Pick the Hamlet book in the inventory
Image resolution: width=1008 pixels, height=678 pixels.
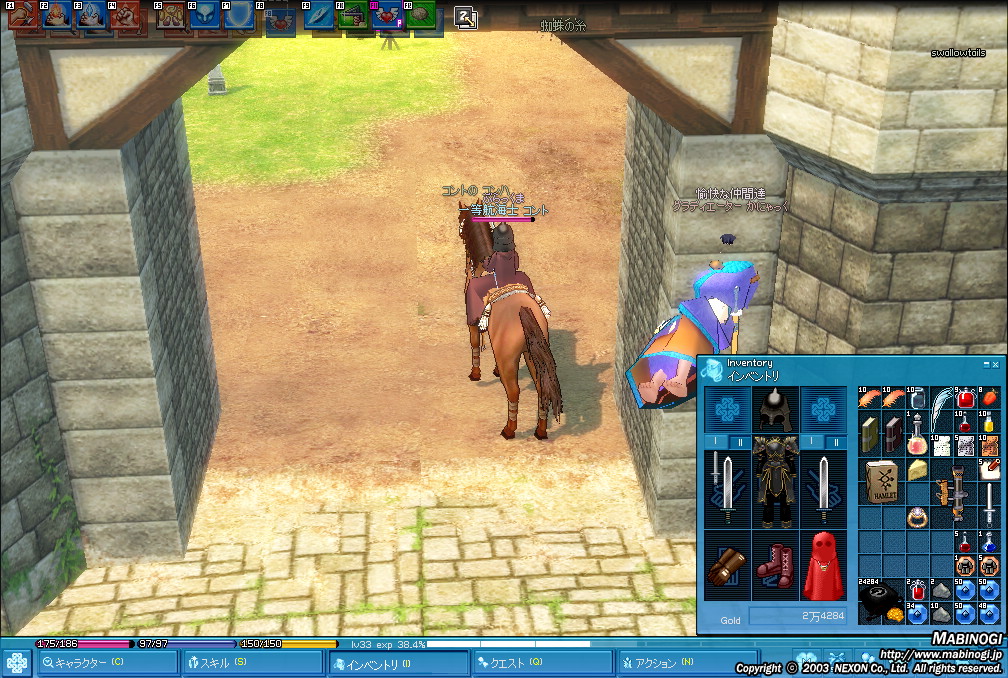point(881,481)
